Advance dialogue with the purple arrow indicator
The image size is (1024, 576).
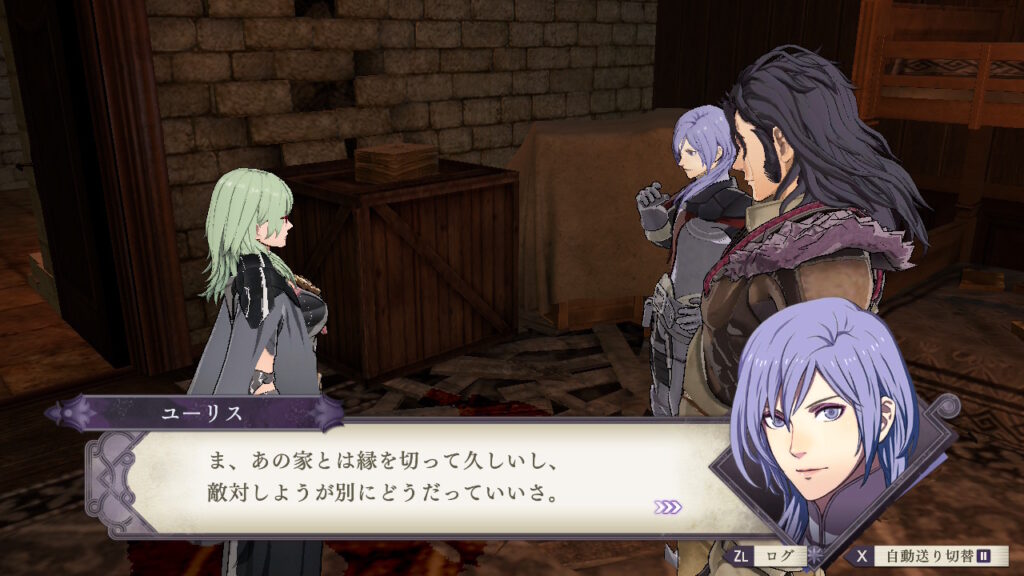[x=668, y=507]
